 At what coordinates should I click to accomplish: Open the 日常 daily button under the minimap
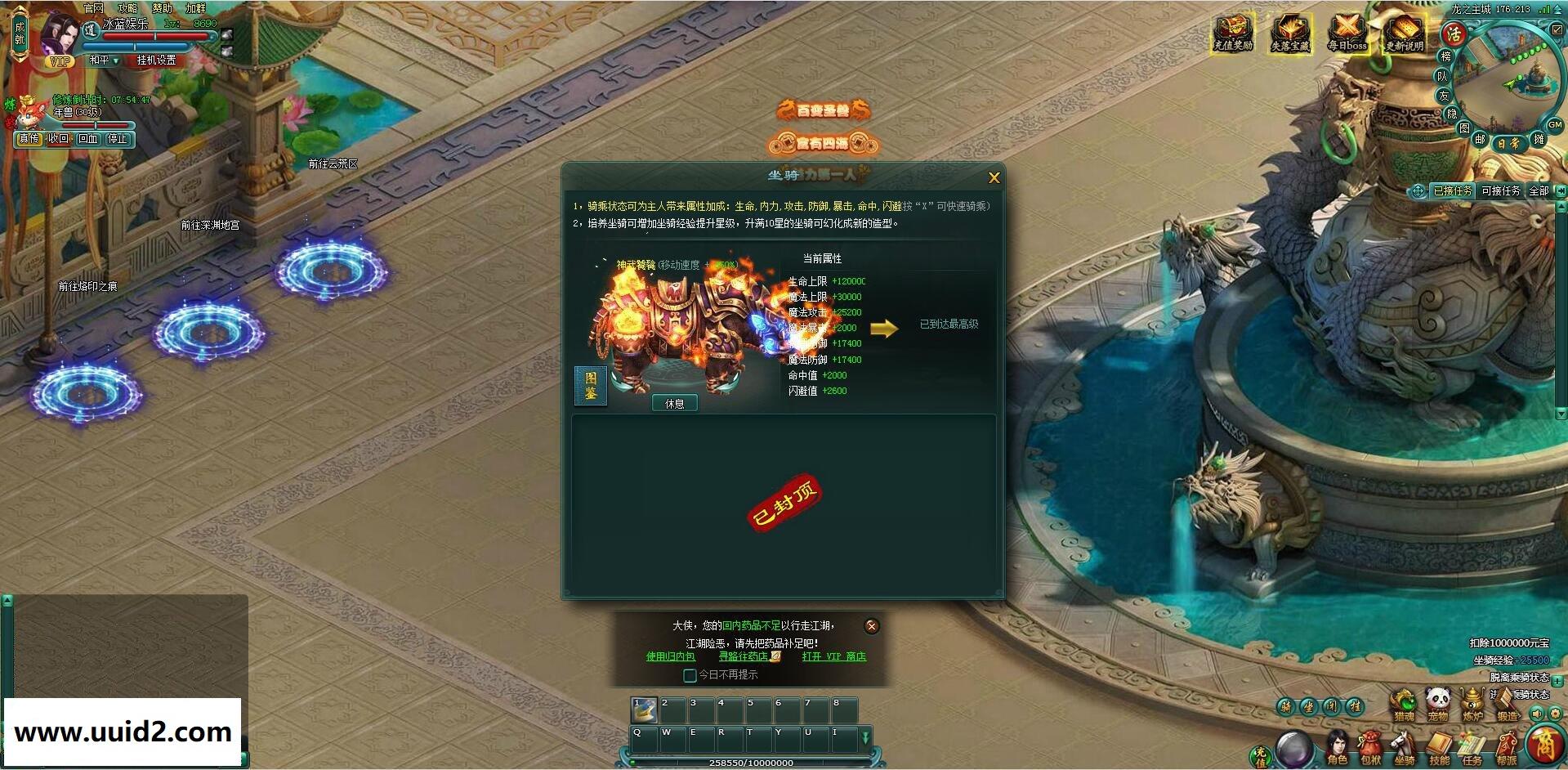point(1508,143)
